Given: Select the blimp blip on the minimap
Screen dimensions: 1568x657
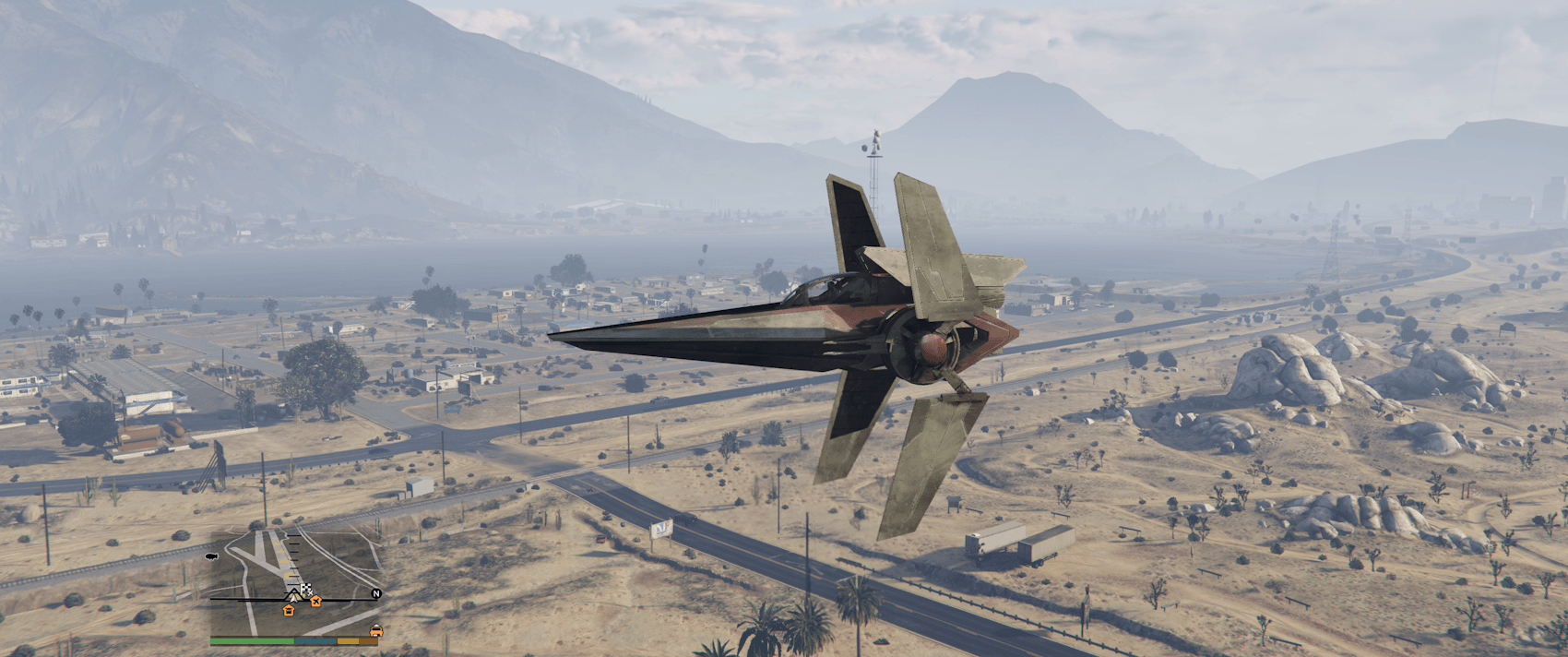Looking at the screenshot, I should (x=211, y=556).
